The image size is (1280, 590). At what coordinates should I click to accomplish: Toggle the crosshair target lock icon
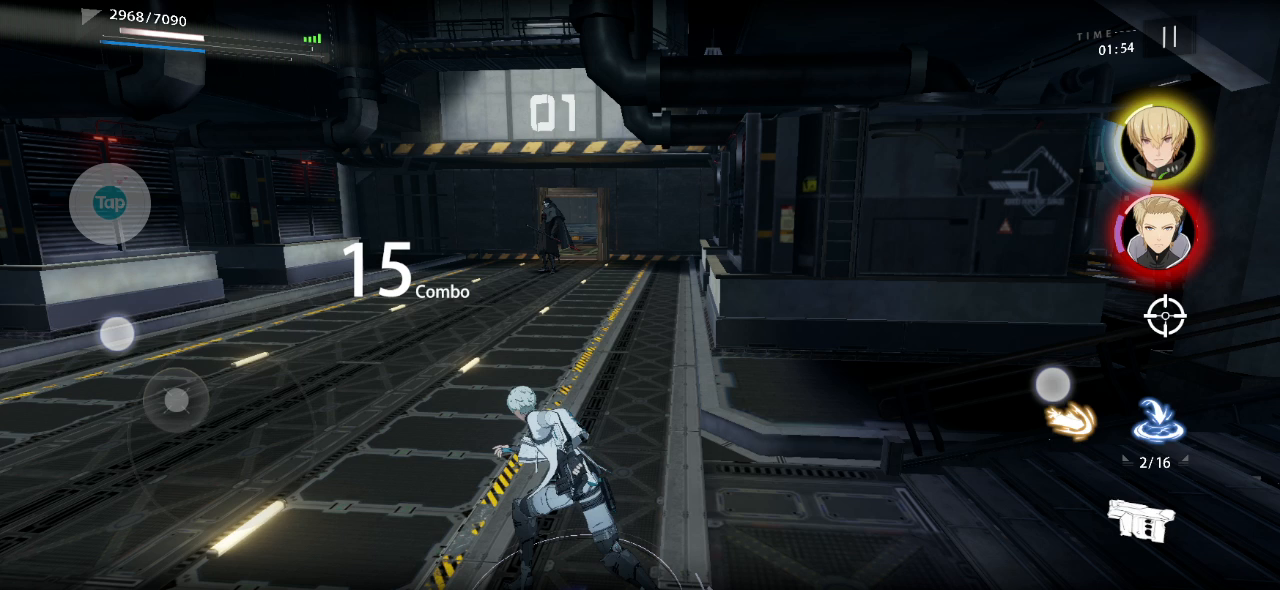[1165, 318]
